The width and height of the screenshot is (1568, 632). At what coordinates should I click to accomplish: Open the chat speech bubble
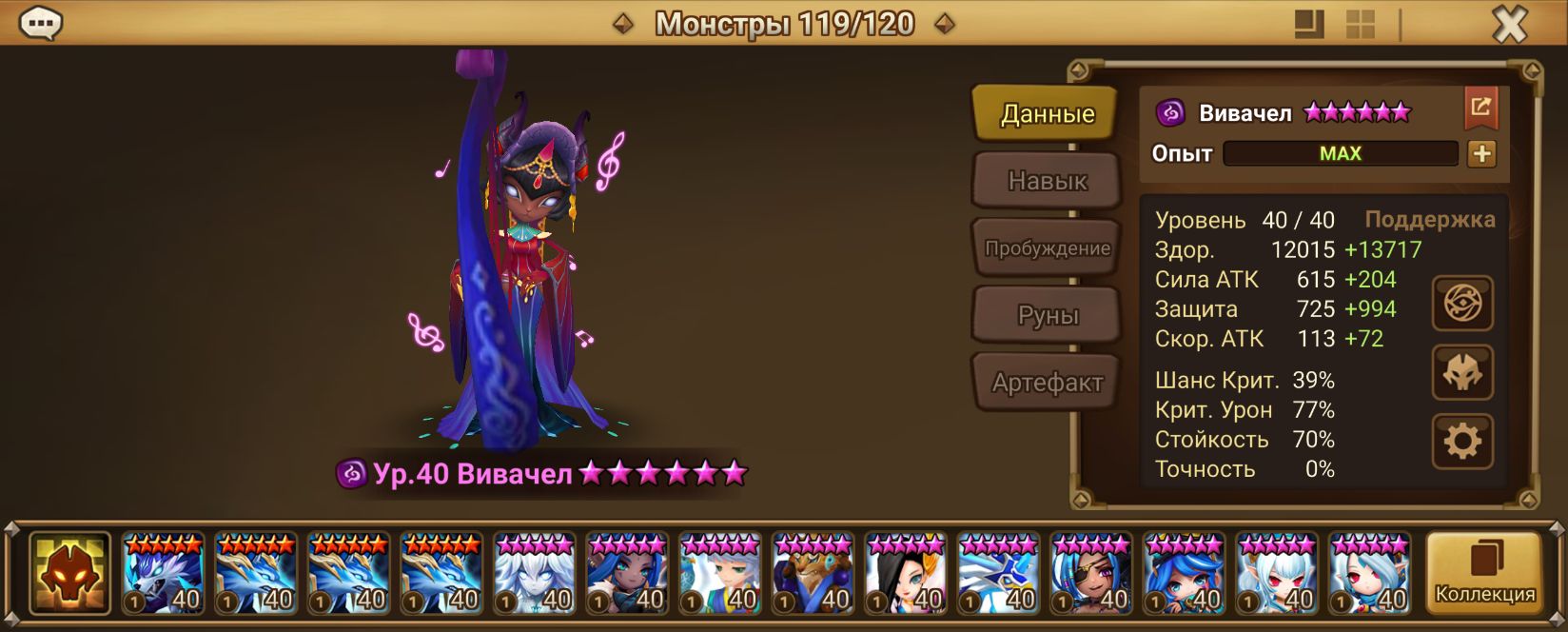41,23
